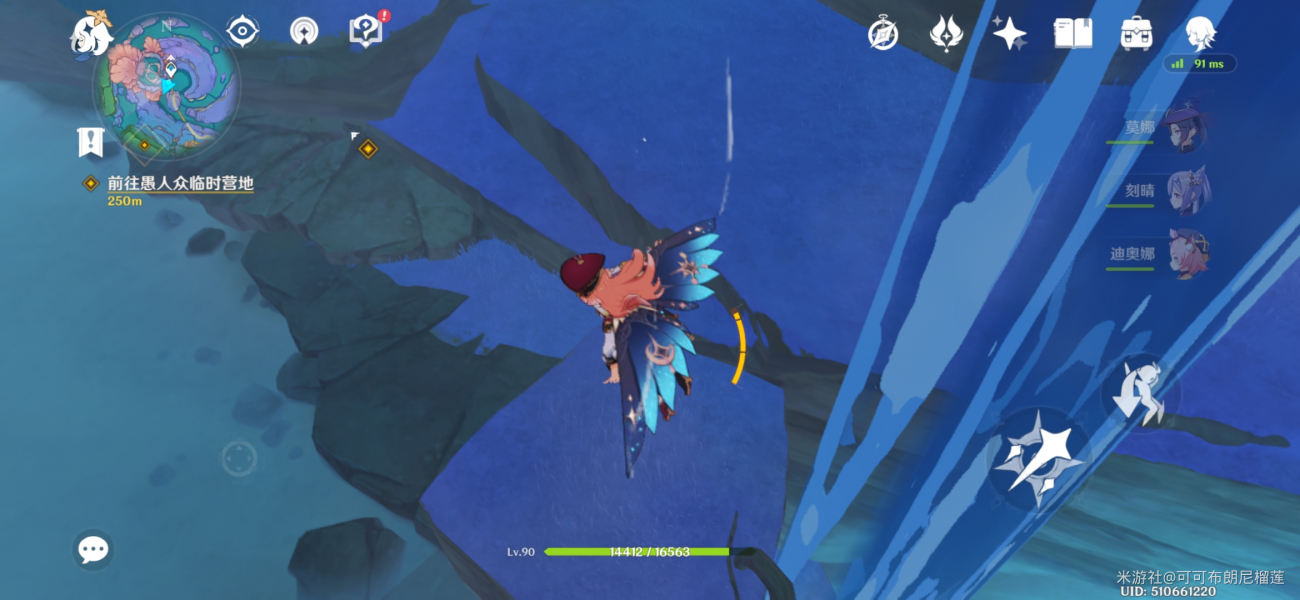Switch to party member 迪奥娜

click(1185, 254)
